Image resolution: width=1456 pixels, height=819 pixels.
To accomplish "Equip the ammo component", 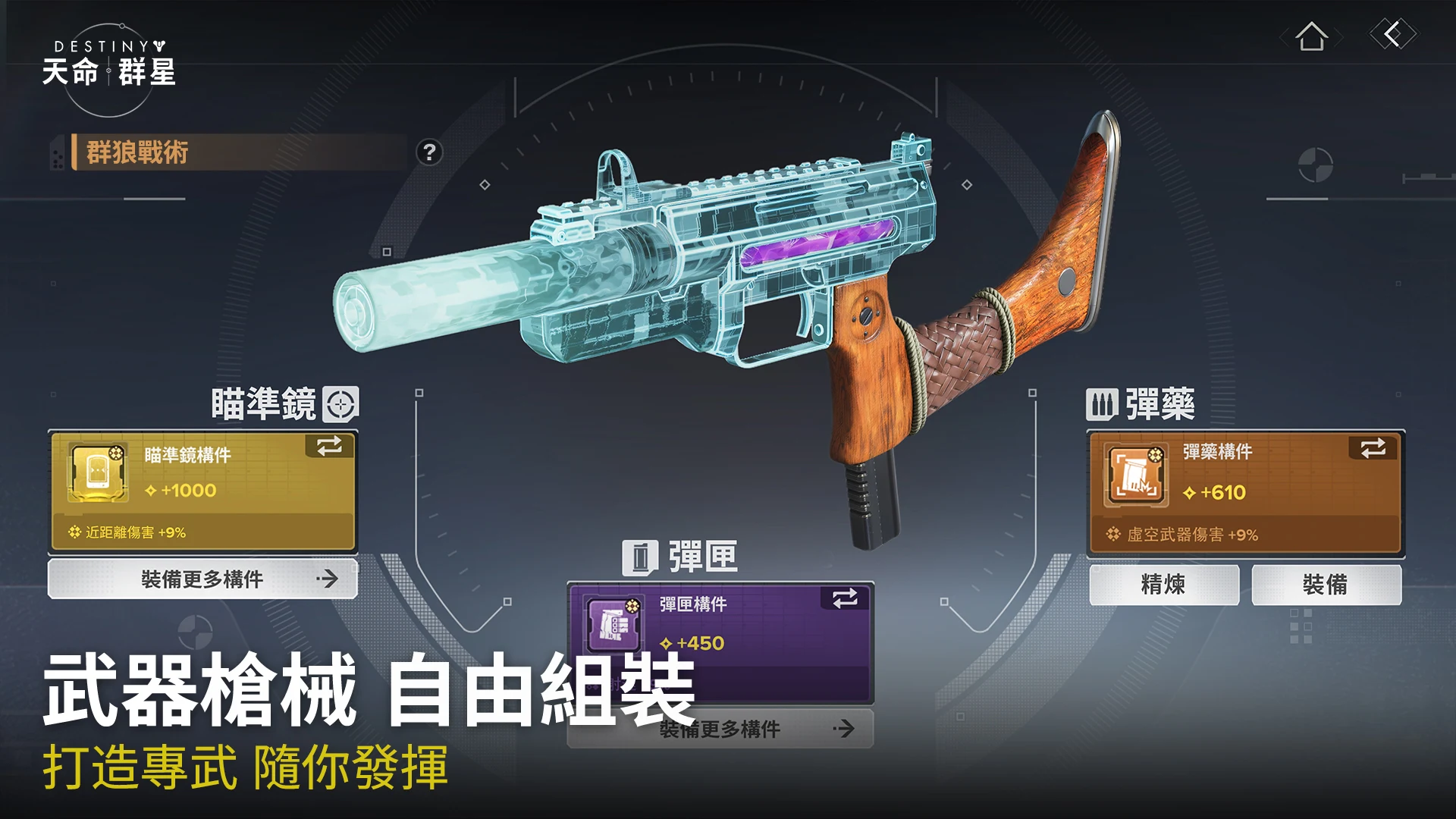I will point(1326,585).
